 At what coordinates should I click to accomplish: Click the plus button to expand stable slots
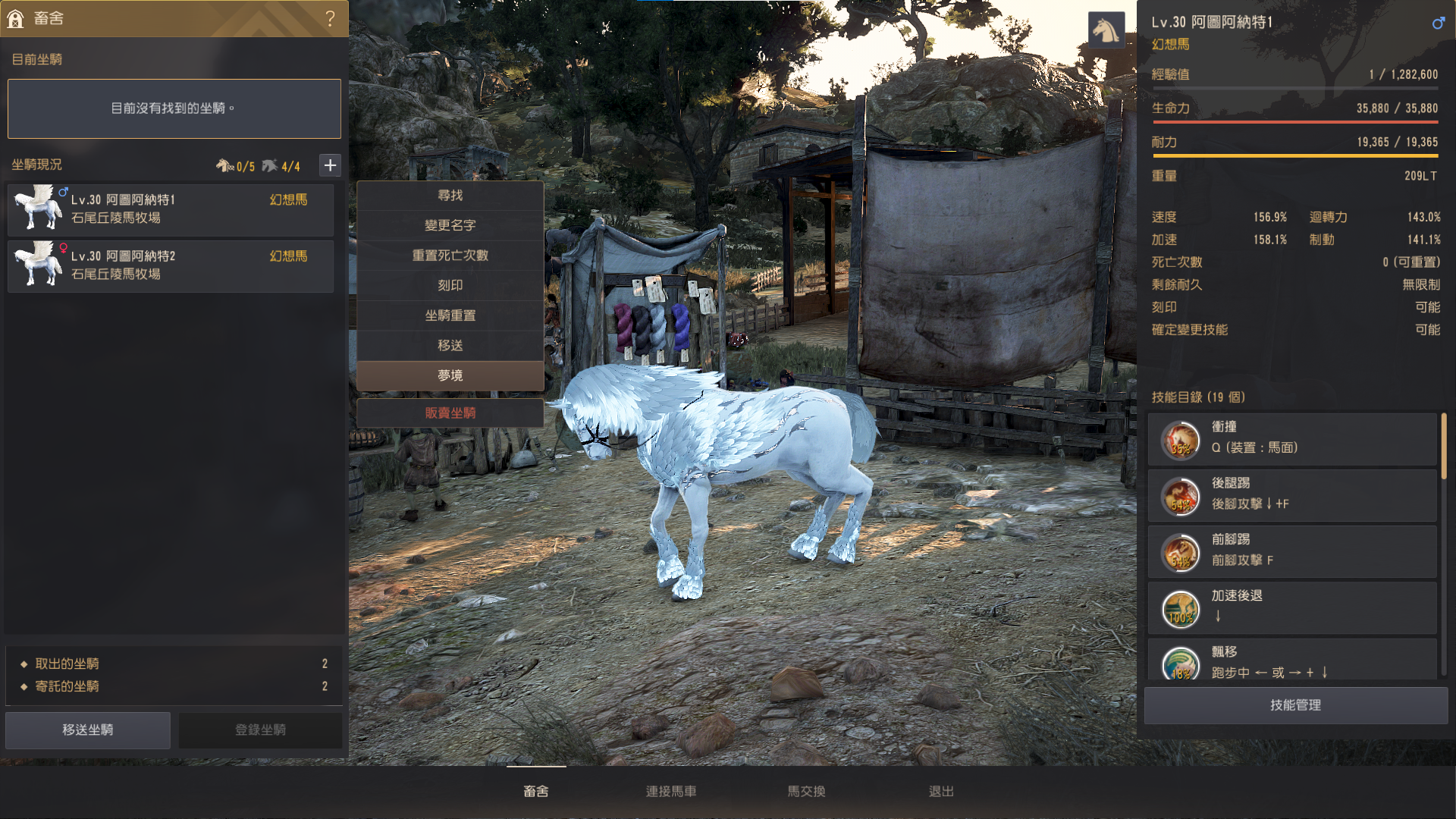click(x=330, y=165)
